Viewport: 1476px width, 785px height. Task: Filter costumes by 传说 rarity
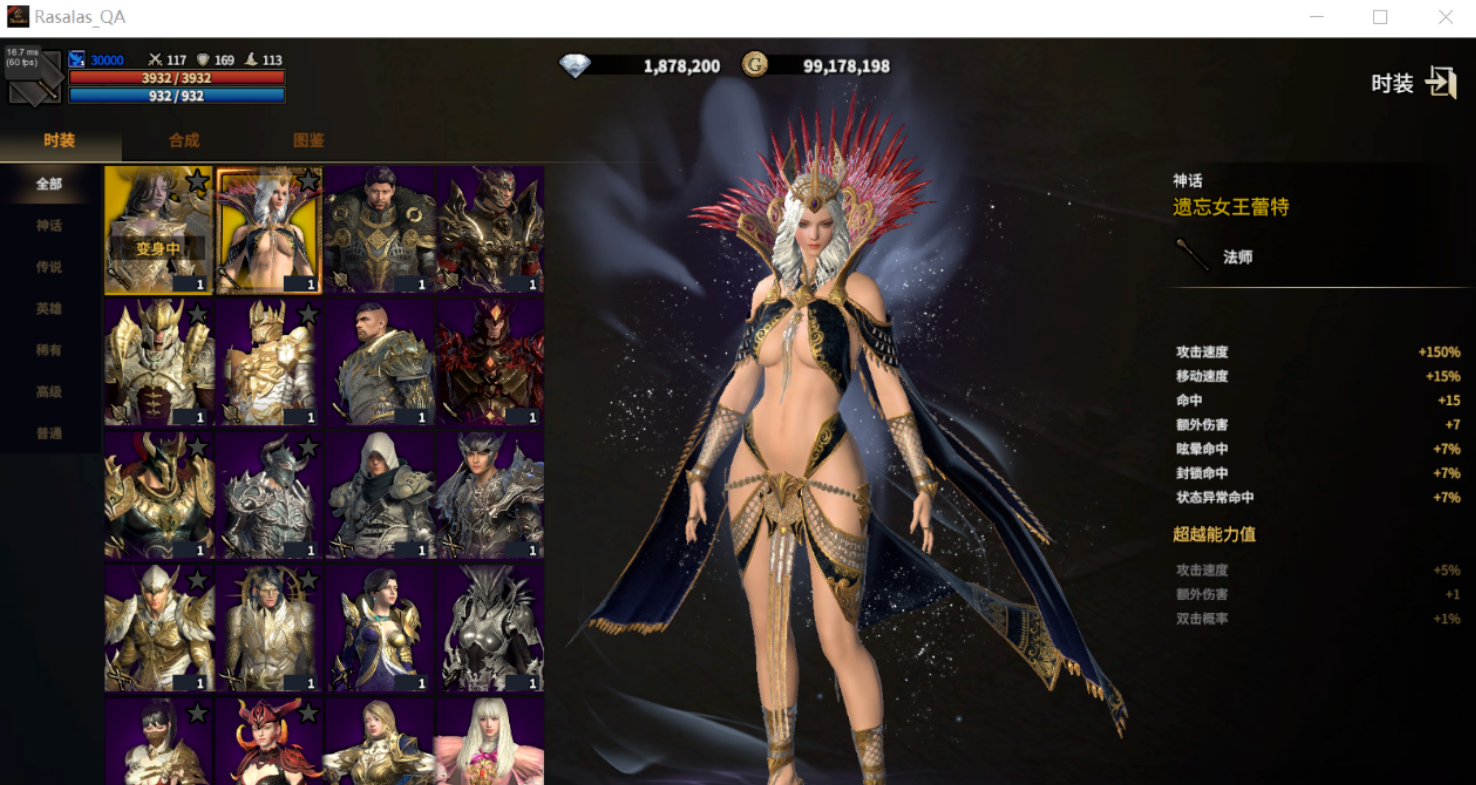(x=49, y=267)
